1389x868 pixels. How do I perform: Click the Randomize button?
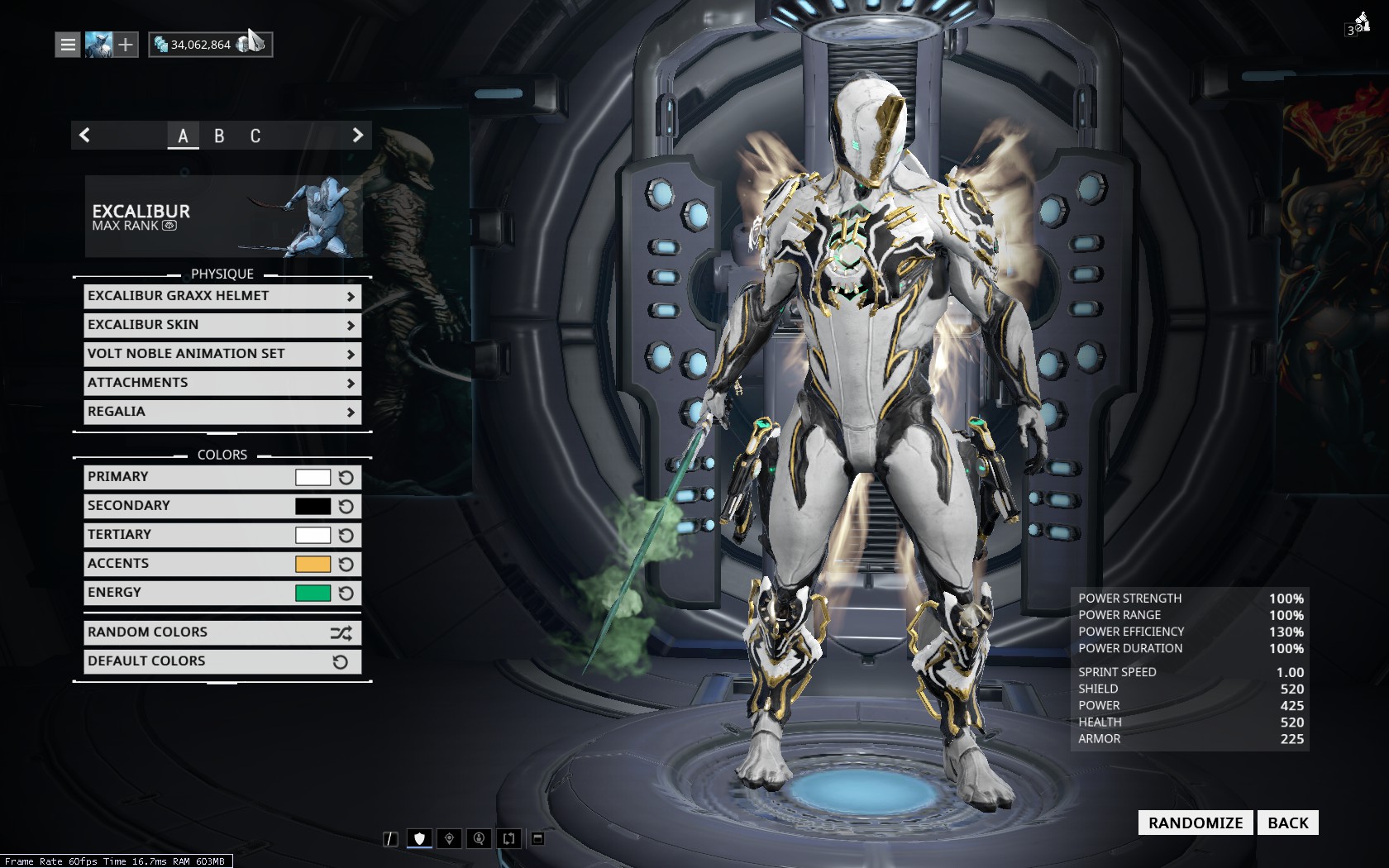click(x=1196, y=823)
